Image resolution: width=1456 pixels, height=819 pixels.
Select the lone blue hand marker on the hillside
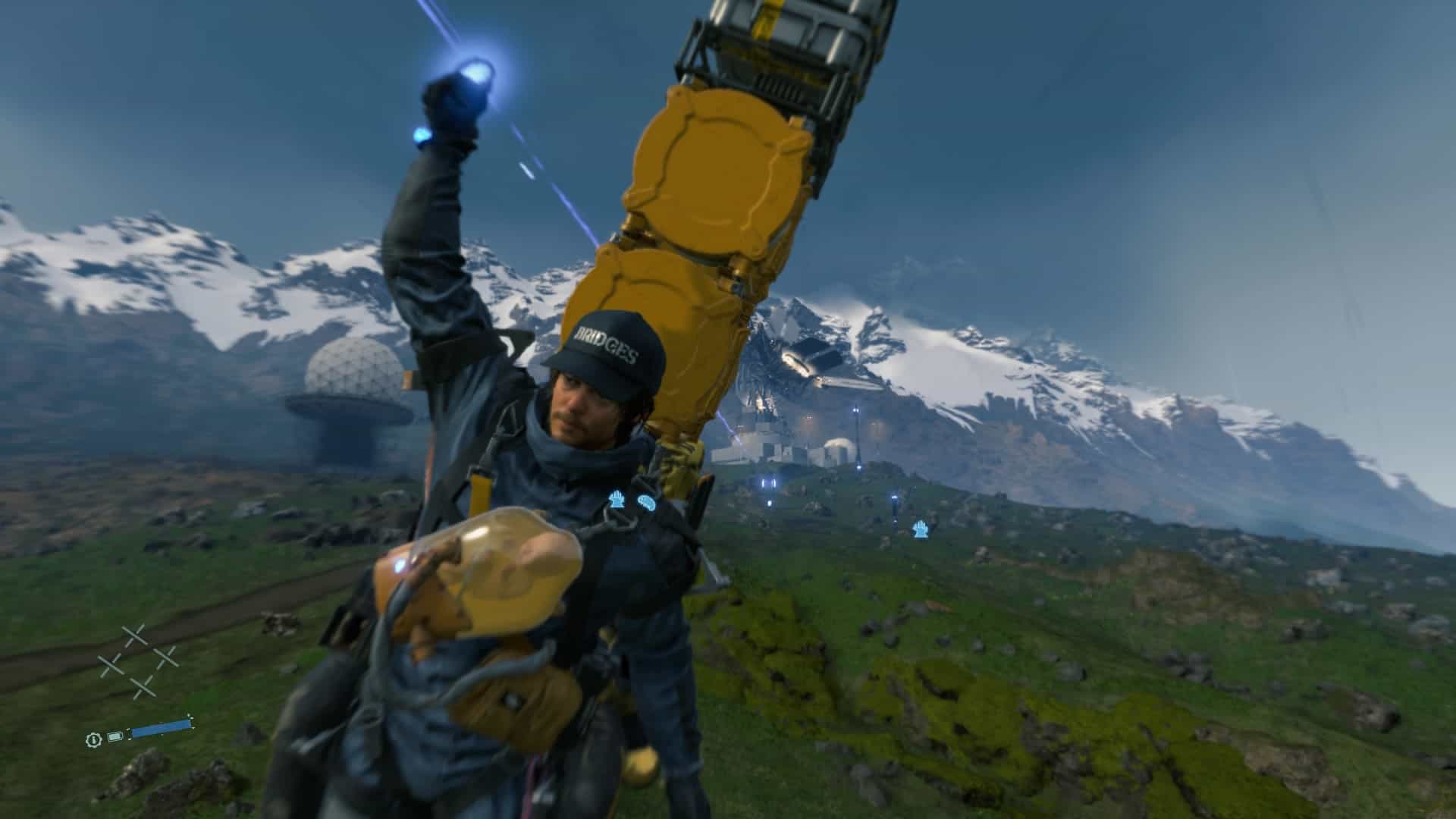point(921,529)
